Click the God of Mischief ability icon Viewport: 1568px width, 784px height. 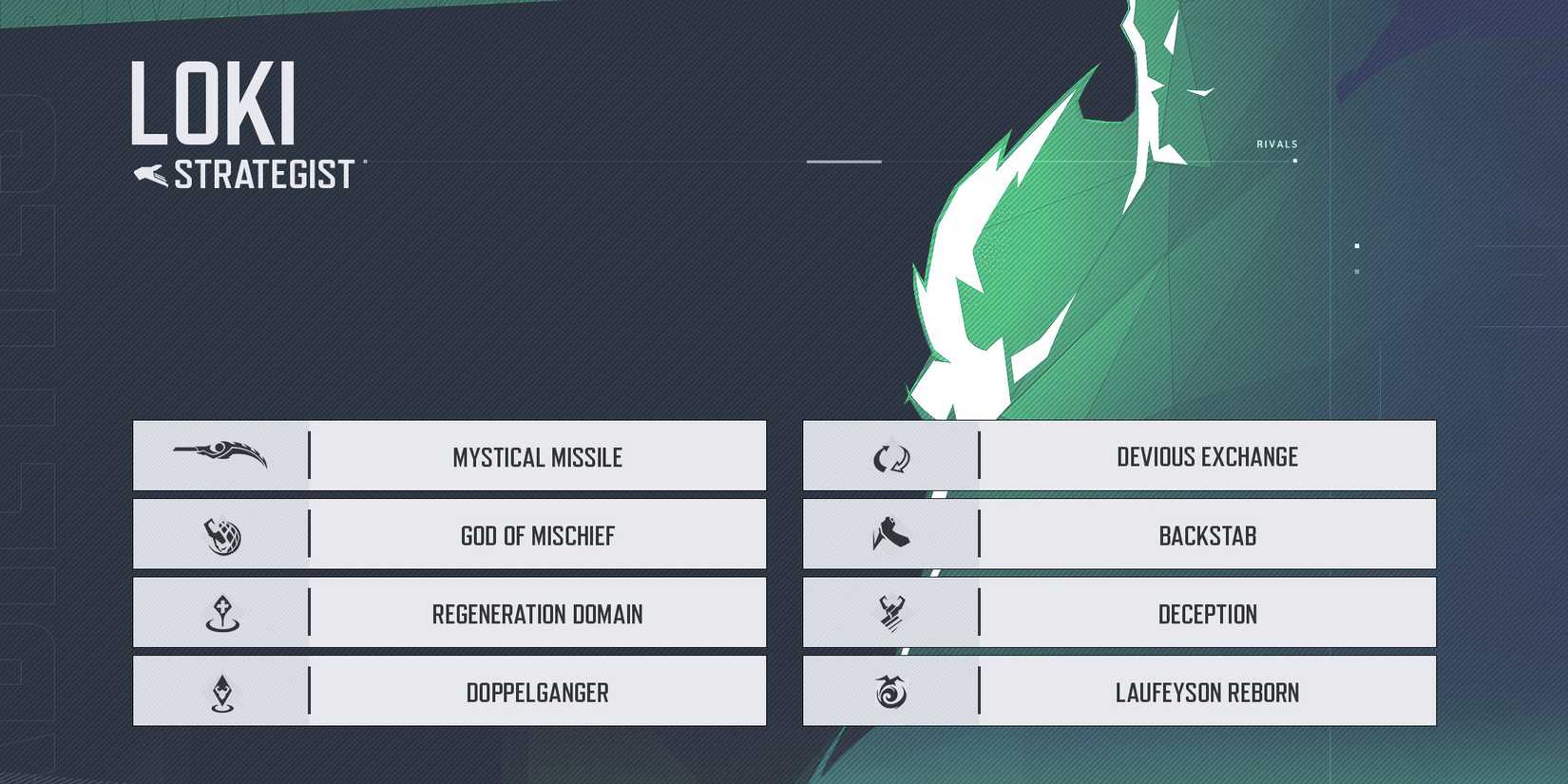tap(220, 535)
